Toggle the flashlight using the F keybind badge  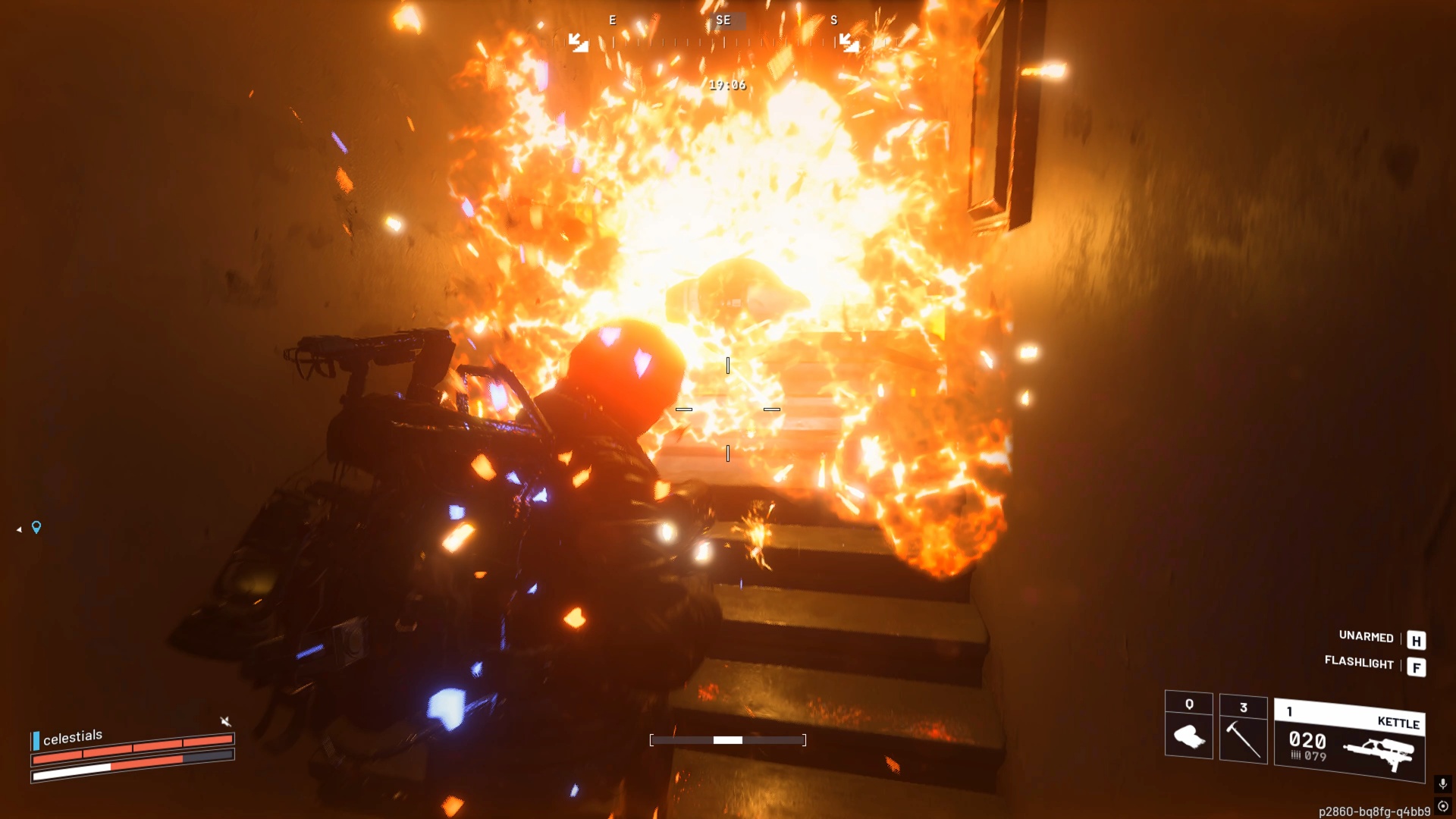pos(1417,666)
